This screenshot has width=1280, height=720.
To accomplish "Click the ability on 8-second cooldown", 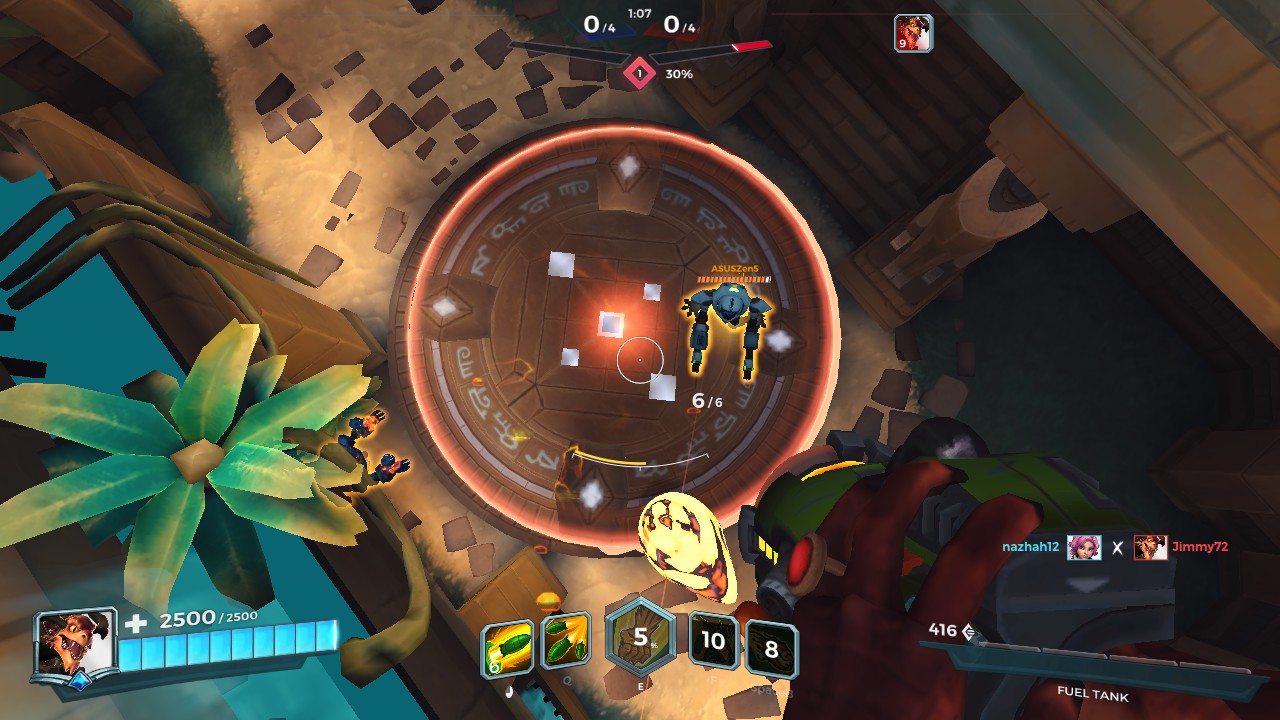I will coord(771,649).
